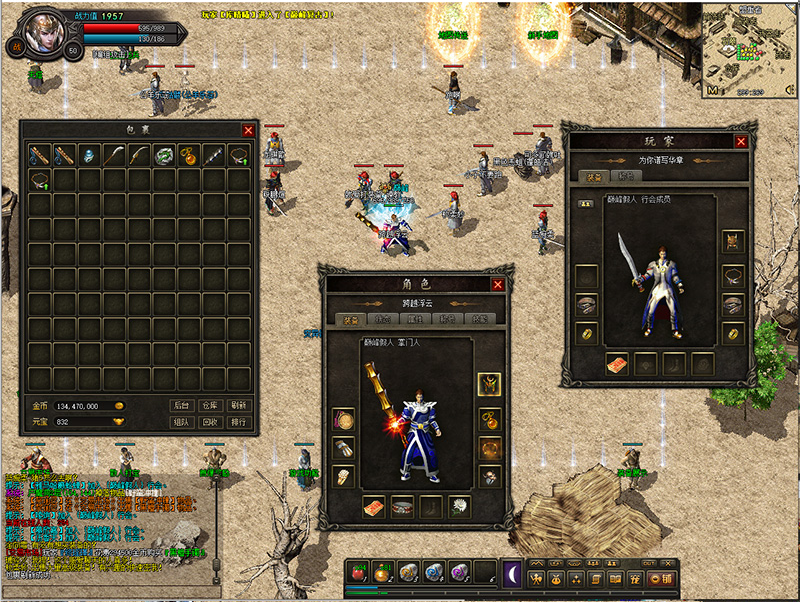This screenshot has width=800, height=602.
Task: Select the blue gem ring in bag
Action: tap(90, 155)
